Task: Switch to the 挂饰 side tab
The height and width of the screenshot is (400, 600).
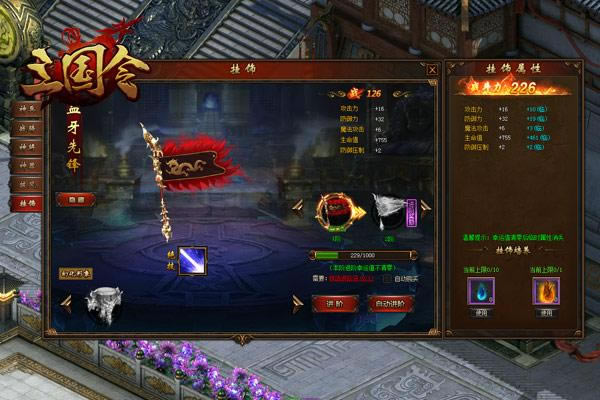Action: 25,202
